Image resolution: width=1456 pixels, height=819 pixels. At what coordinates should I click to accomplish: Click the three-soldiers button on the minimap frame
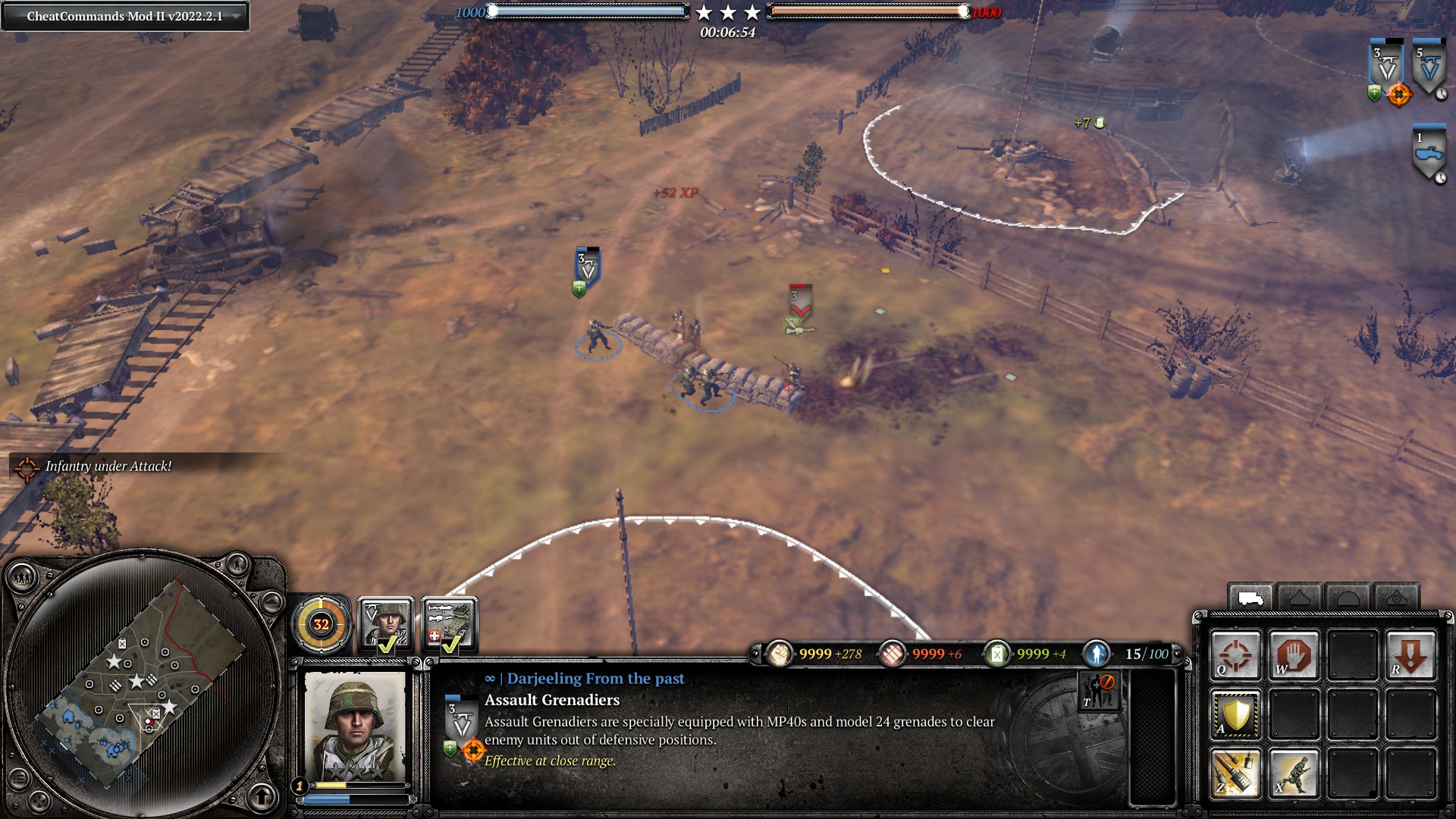pos(23,579)
